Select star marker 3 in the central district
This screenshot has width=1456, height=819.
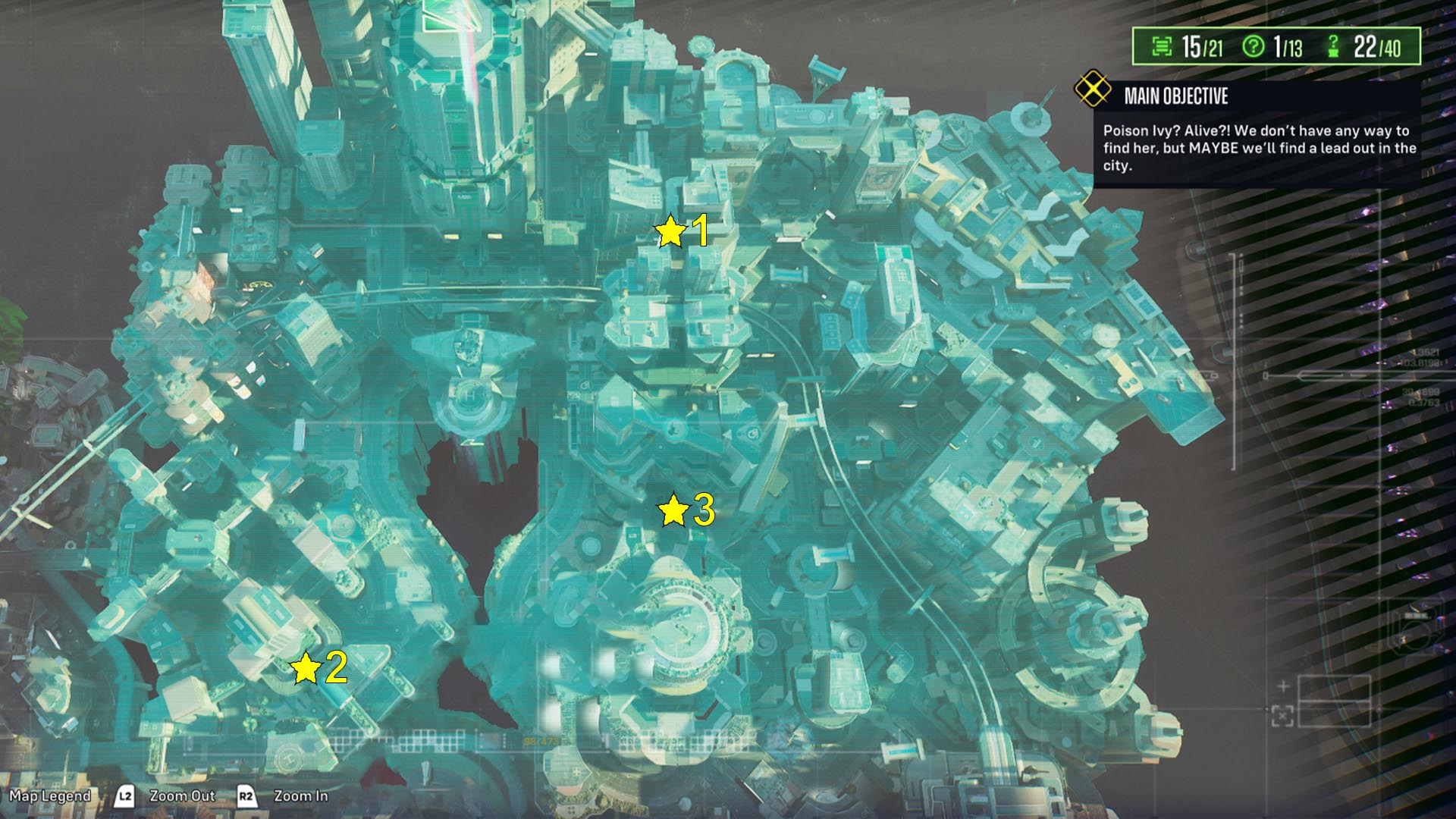click(x=672, y=510)
